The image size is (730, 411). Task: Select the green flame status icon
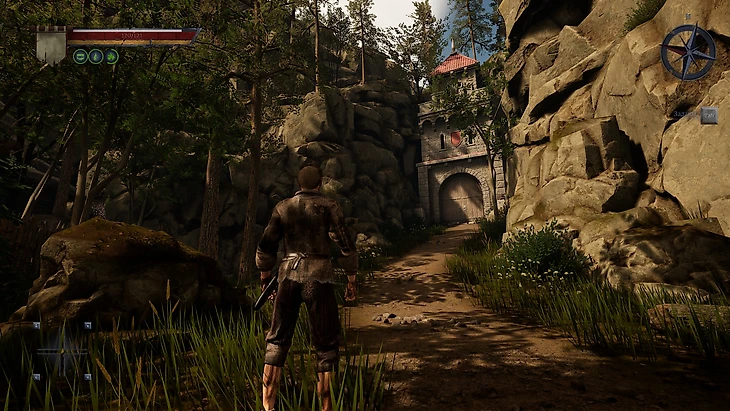point(96,56)
